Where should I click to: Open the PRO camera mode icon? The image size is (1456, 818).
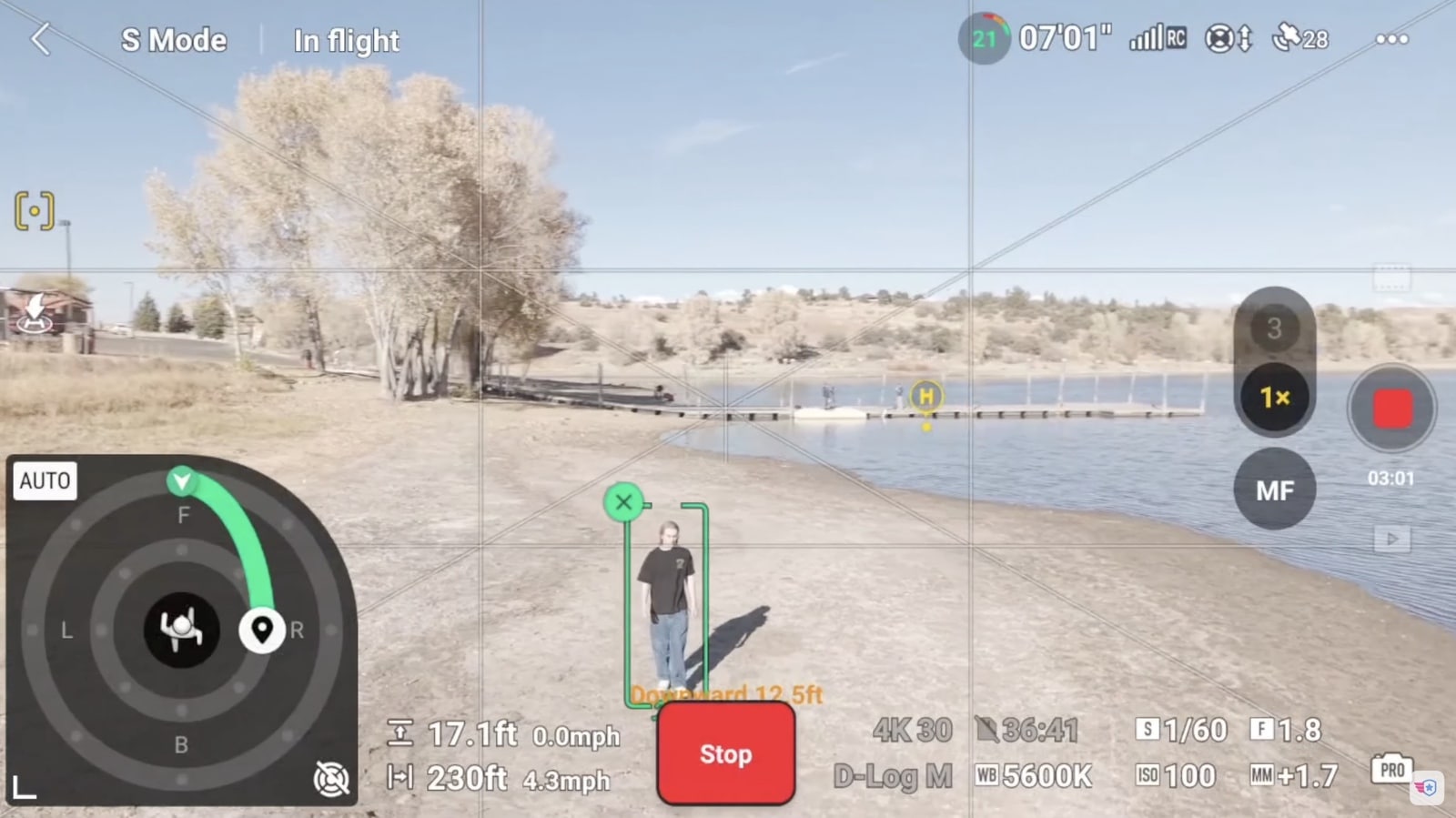pos(1392,769)
